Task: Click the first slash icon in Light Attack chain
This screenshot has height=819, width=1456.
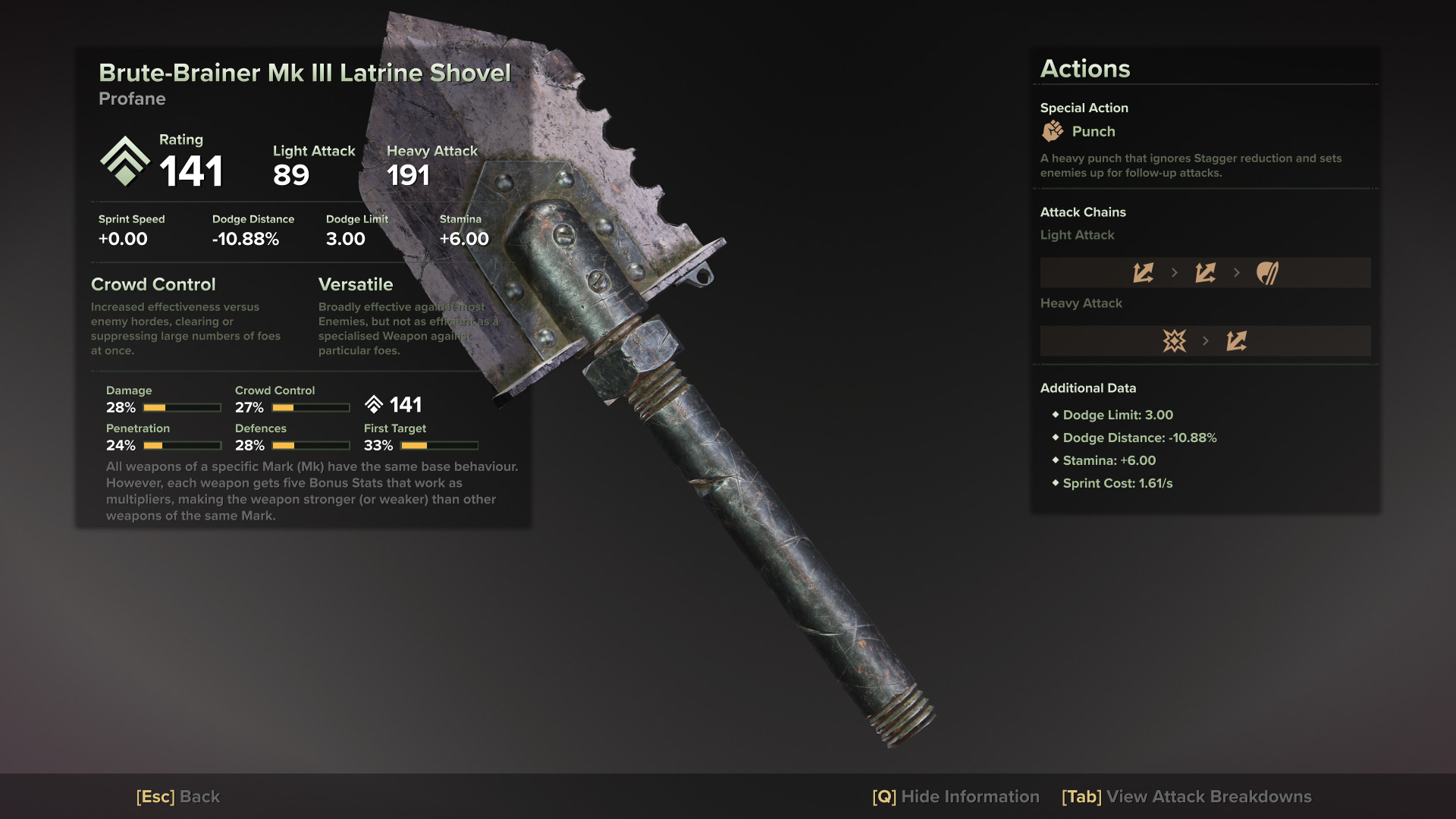Action: [x=1144, y=272]
